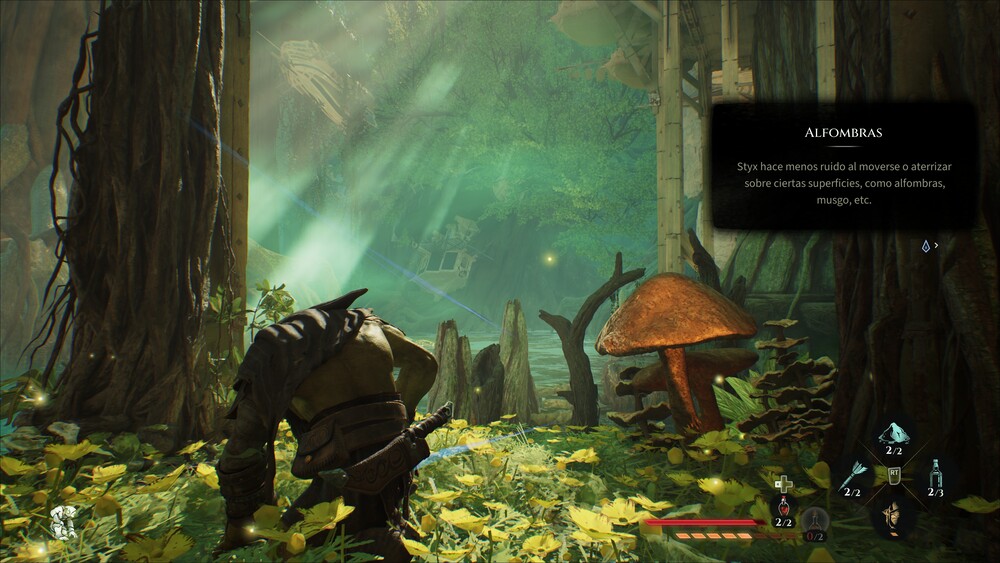
Task: Advance the tip with the arrow indicator
Action: pos(930,245)
